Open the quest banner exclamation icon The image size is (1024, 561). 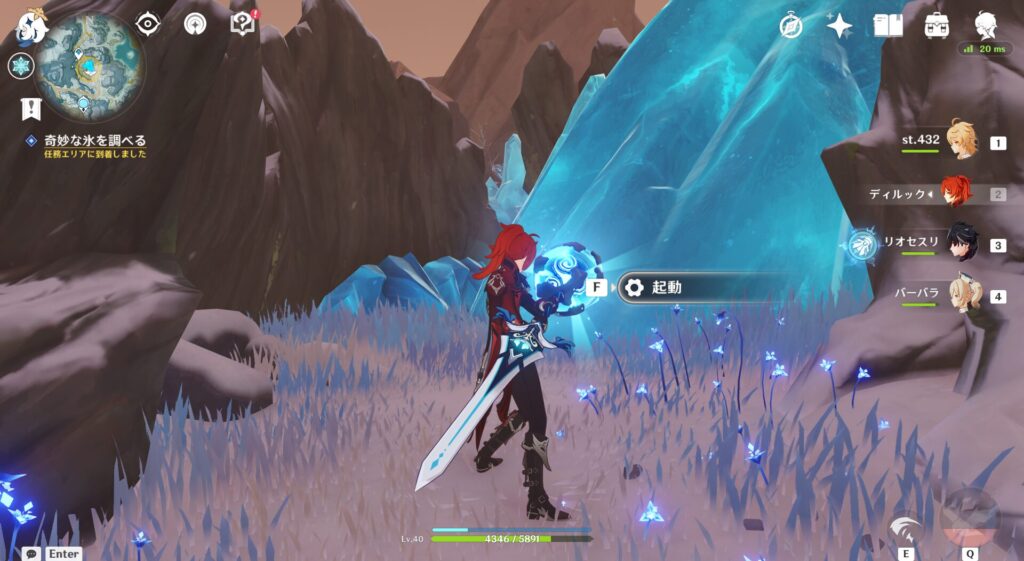[x=29, y=109]
